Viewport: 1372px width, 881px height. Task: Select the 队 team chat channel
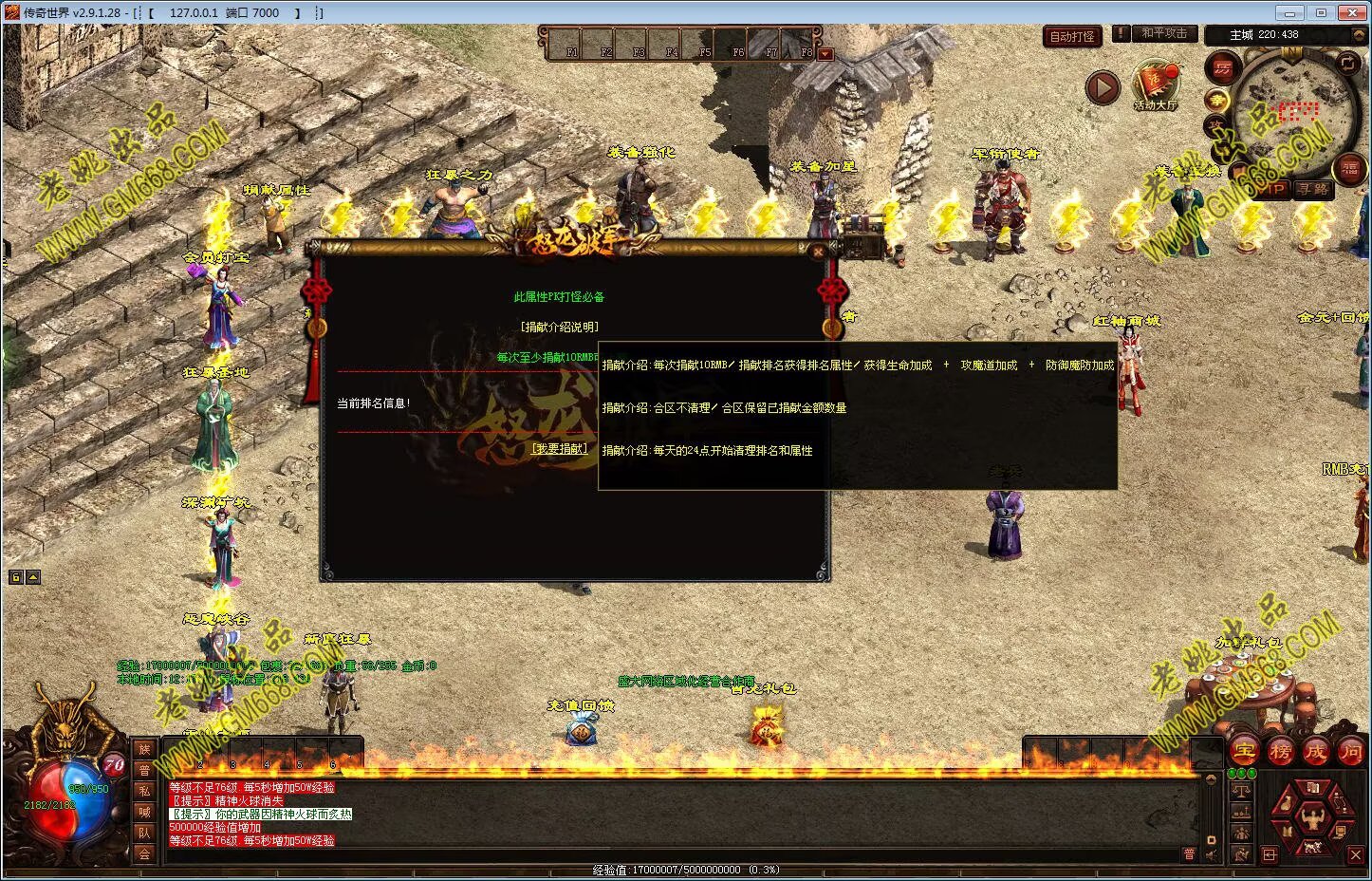pyautogui.click(x=144, y=833)
